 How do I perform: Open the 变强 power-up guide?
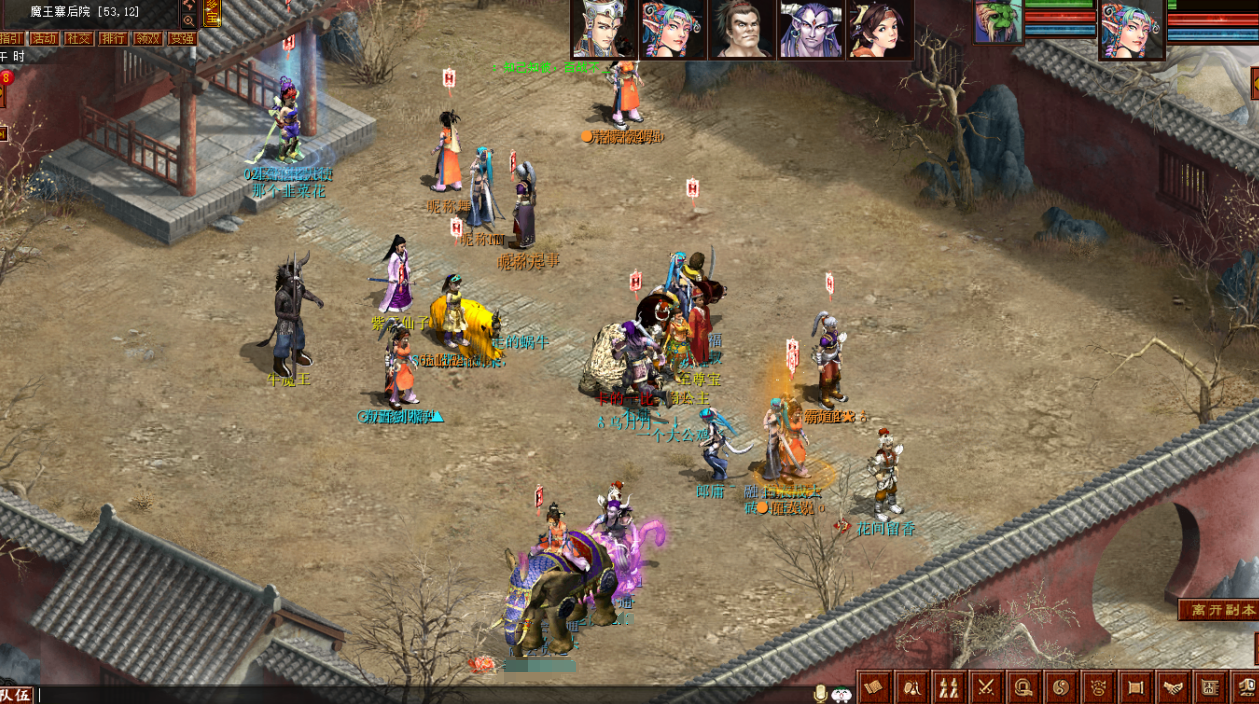(181, 39)
